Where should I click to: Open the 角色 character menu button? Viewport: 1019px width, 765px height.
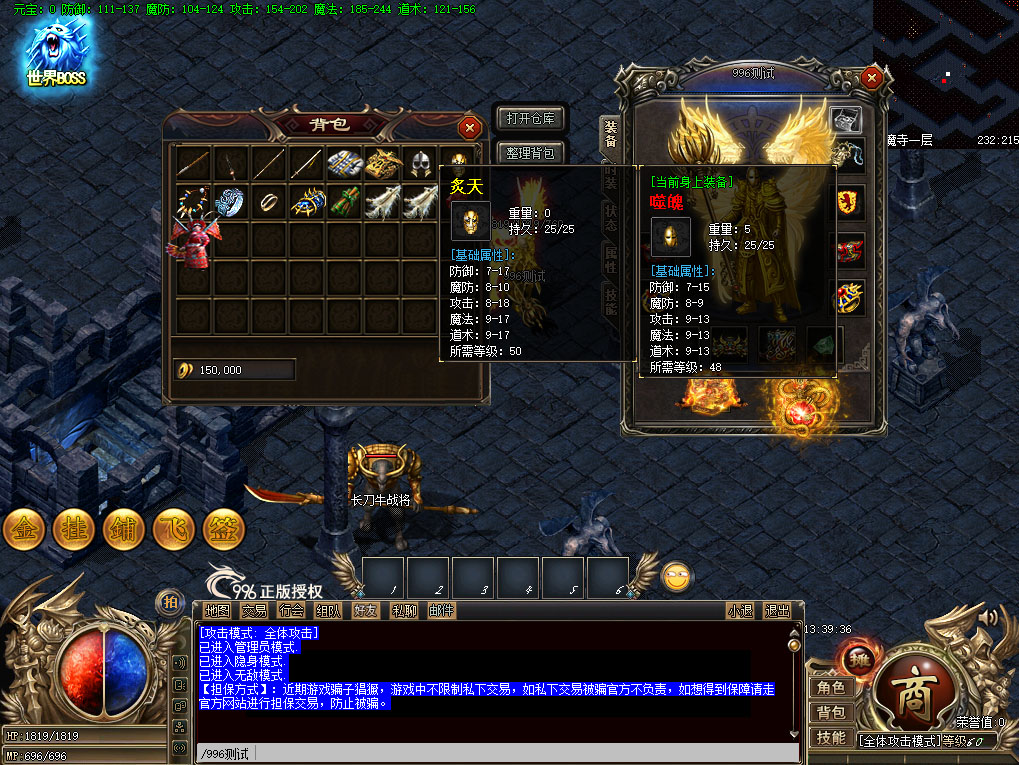[x=831, y=687]
